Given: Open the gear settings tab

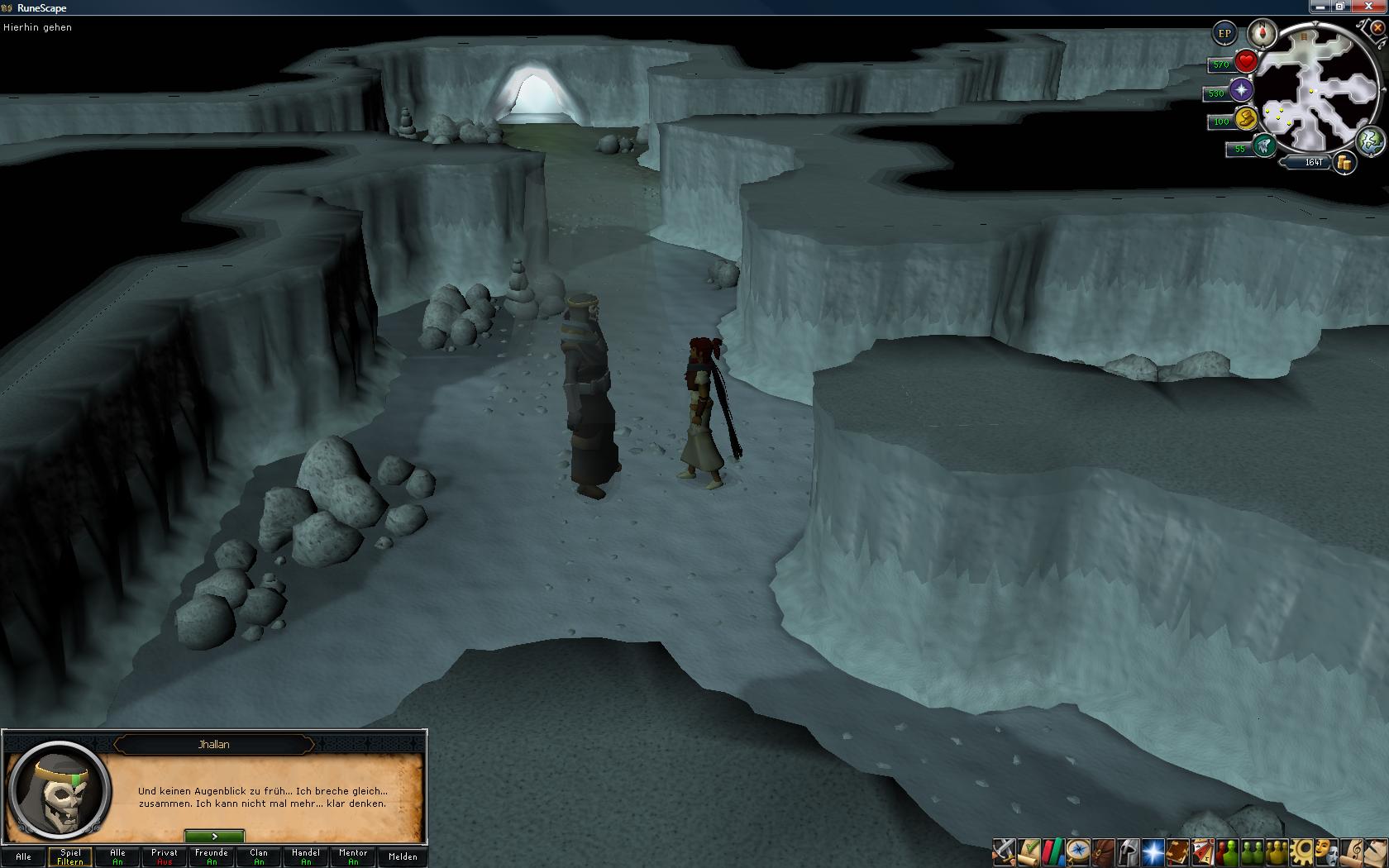Looking at the screenshot, I should [1303, 851].
